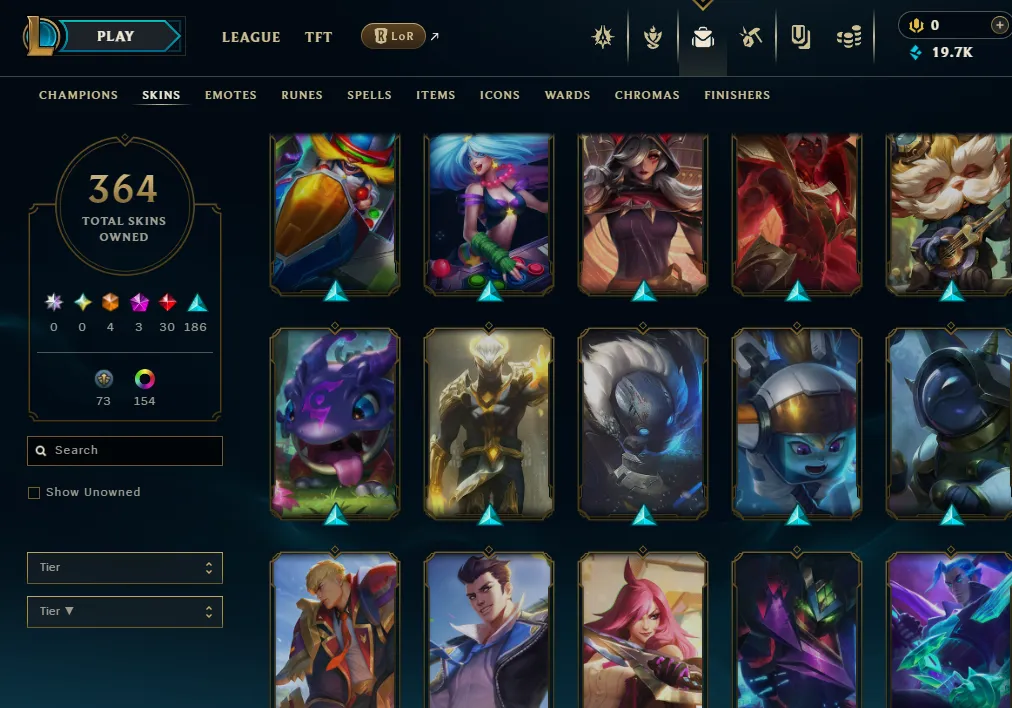
Task: Click the PLAY button
Action: pyautogui.click(x=118, y=37)
